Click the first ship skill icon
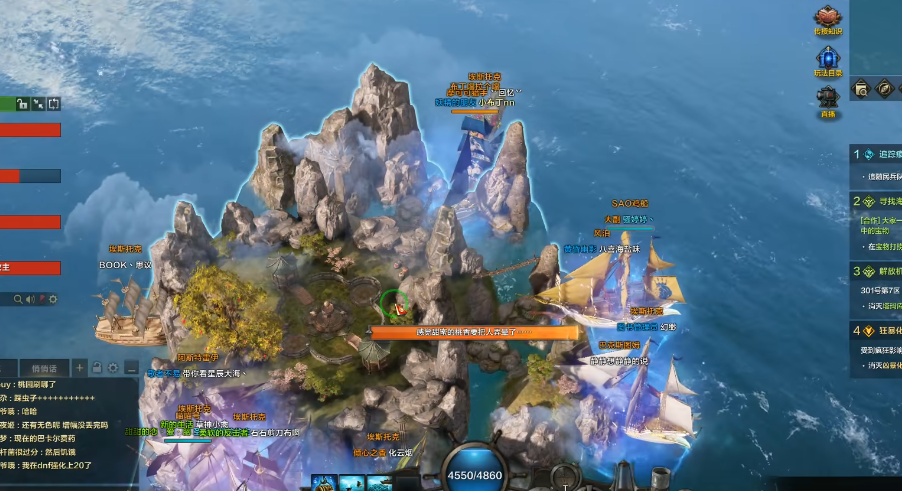Viewport: 902px width, 491px height. coord(324,483)
